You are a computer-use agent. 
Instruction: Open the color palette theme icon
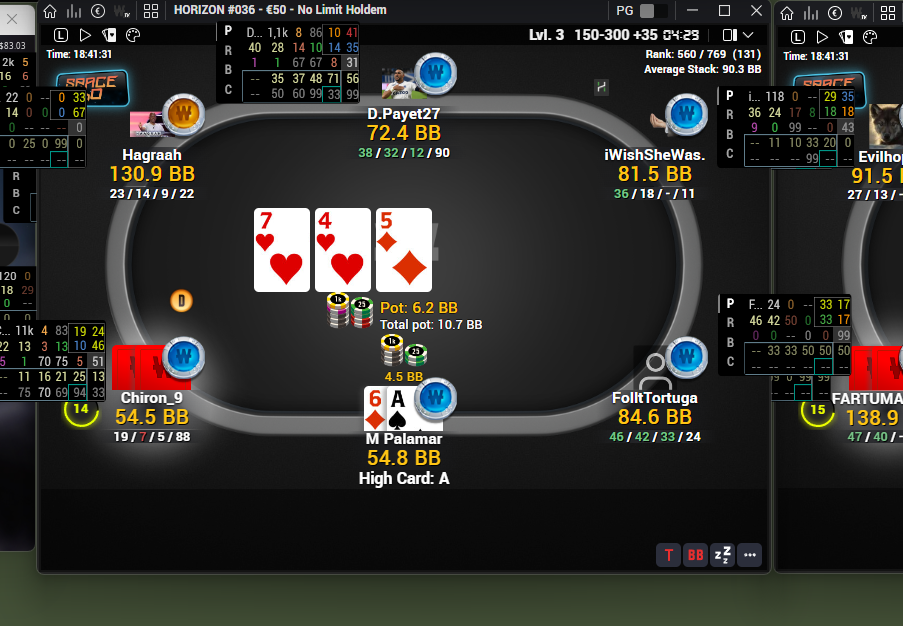coord(133,36)
